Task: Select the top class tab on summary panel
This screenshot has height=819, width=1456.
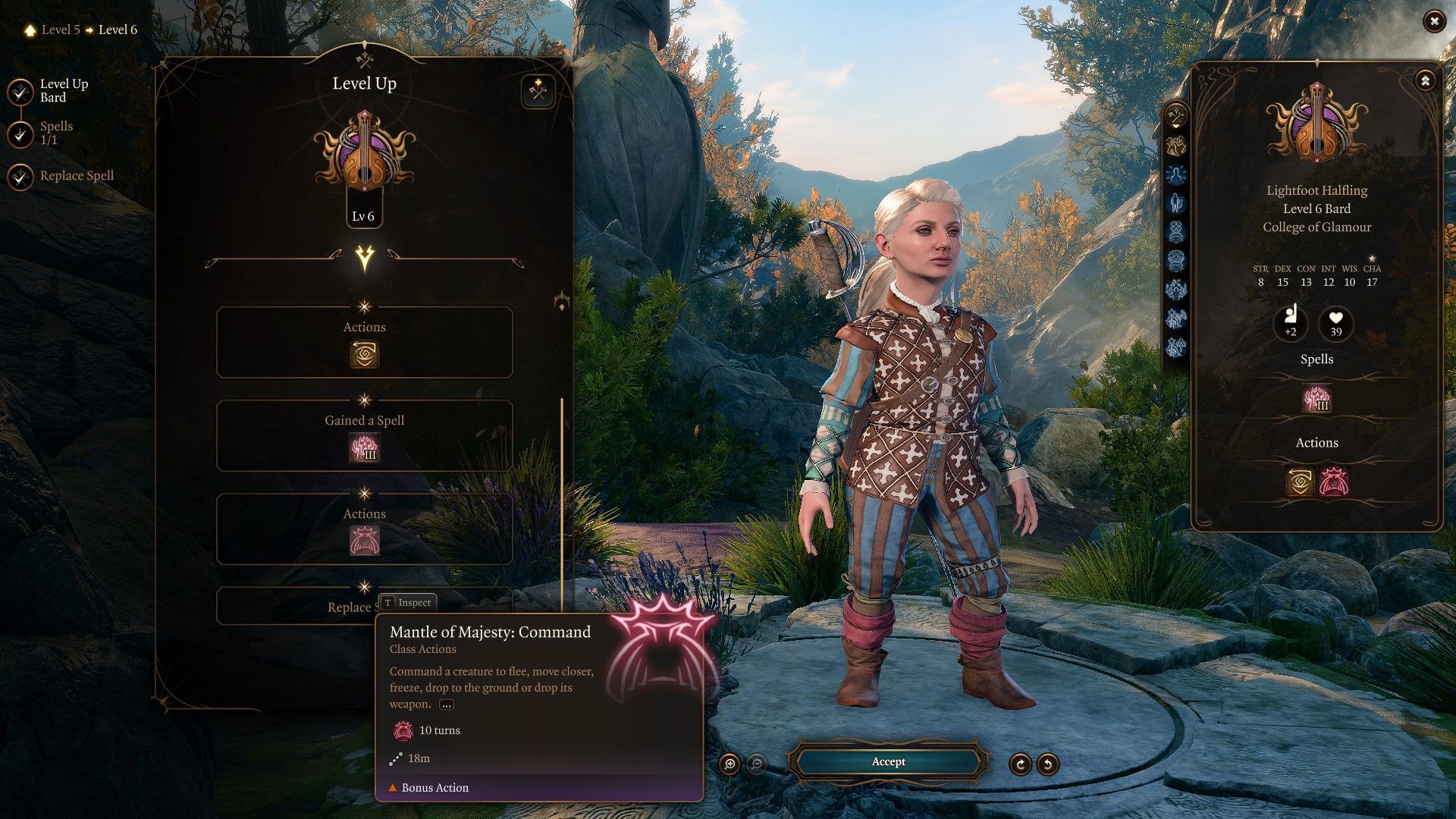Action: (1176, 117)
